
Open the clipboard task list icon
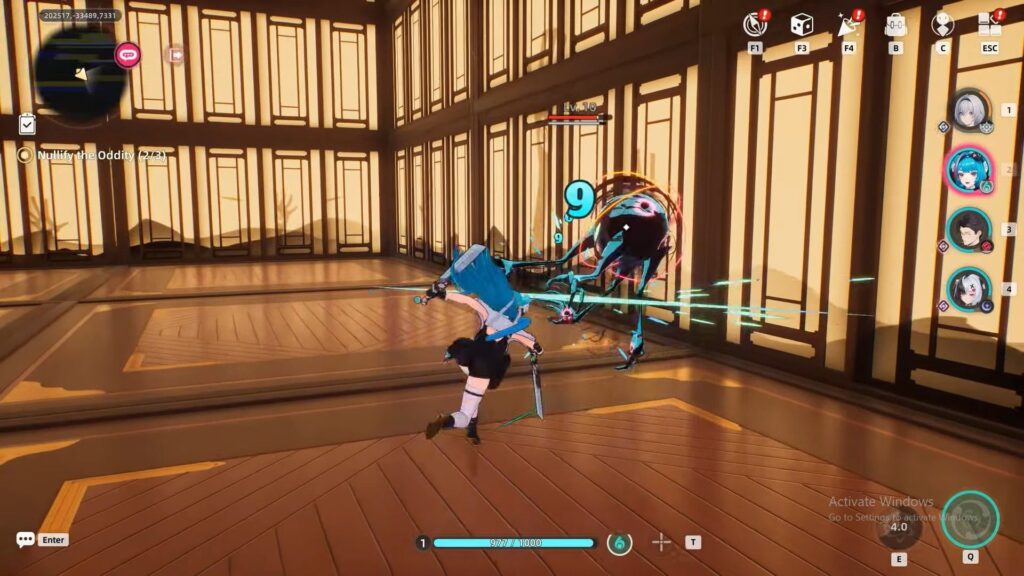click(x=27, y=123)
